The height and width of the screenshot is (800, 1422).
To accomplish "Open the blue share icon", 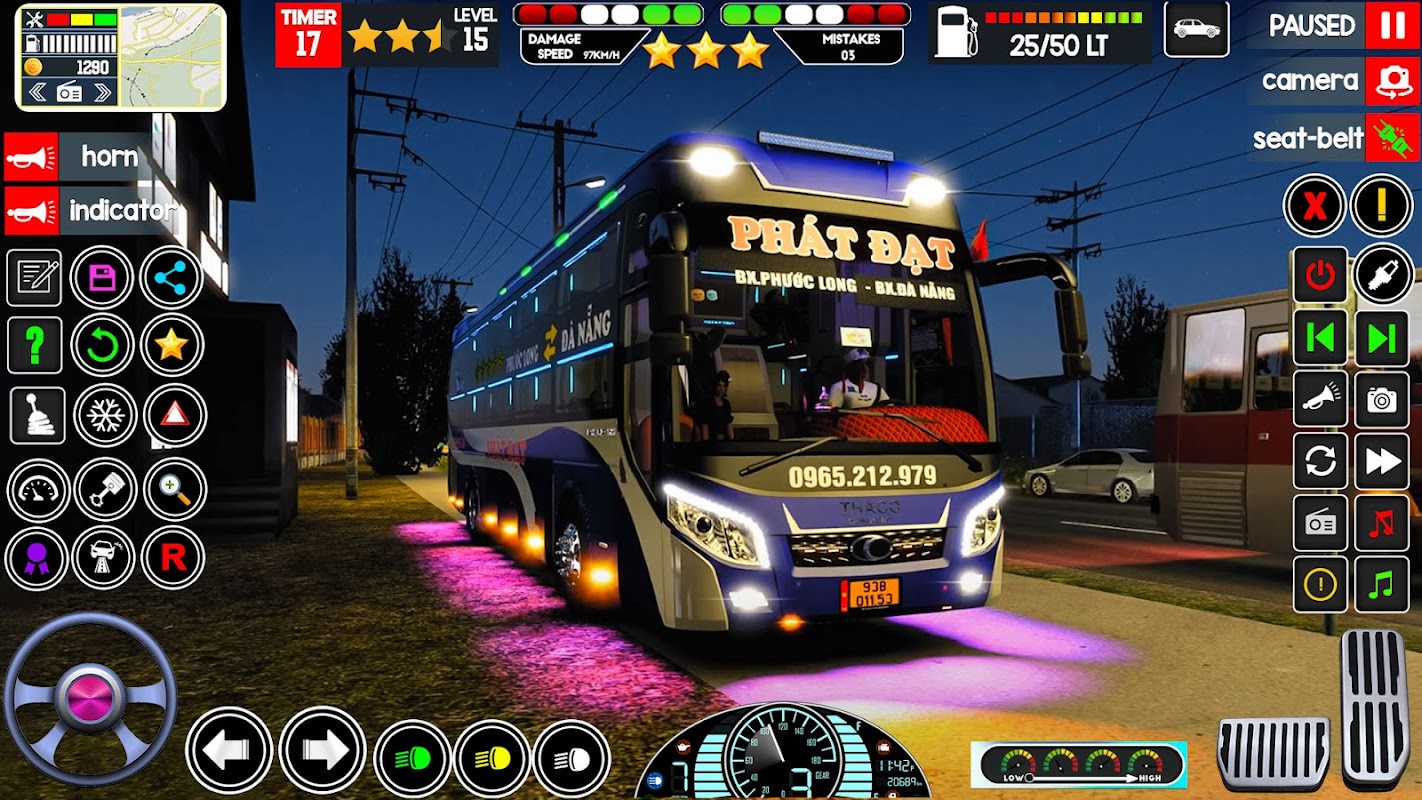I will [171, 277].
